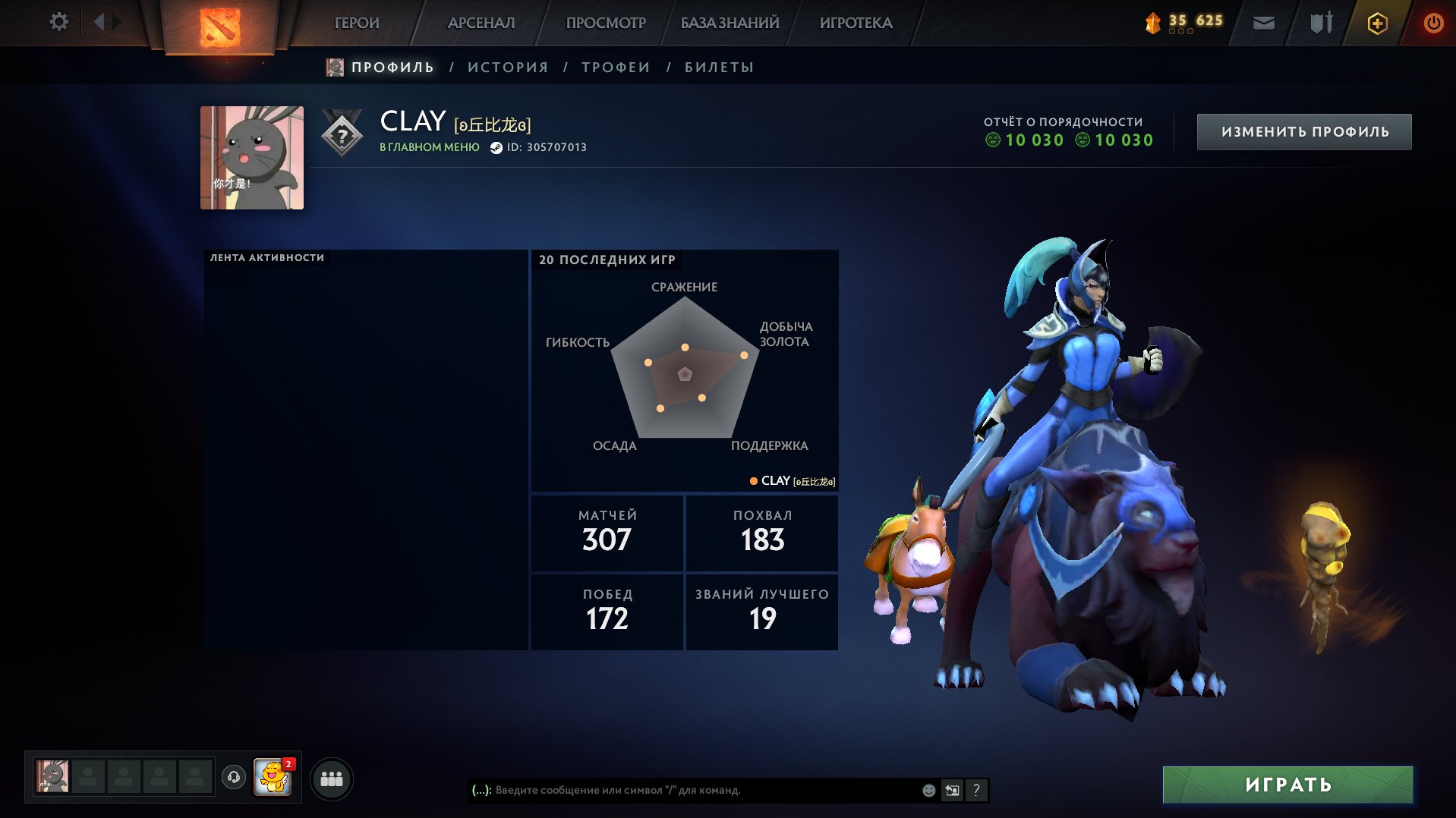Open the settings gear icon
The width and height of the screenshot is (1456, 818).
click(x=58, y=23)
